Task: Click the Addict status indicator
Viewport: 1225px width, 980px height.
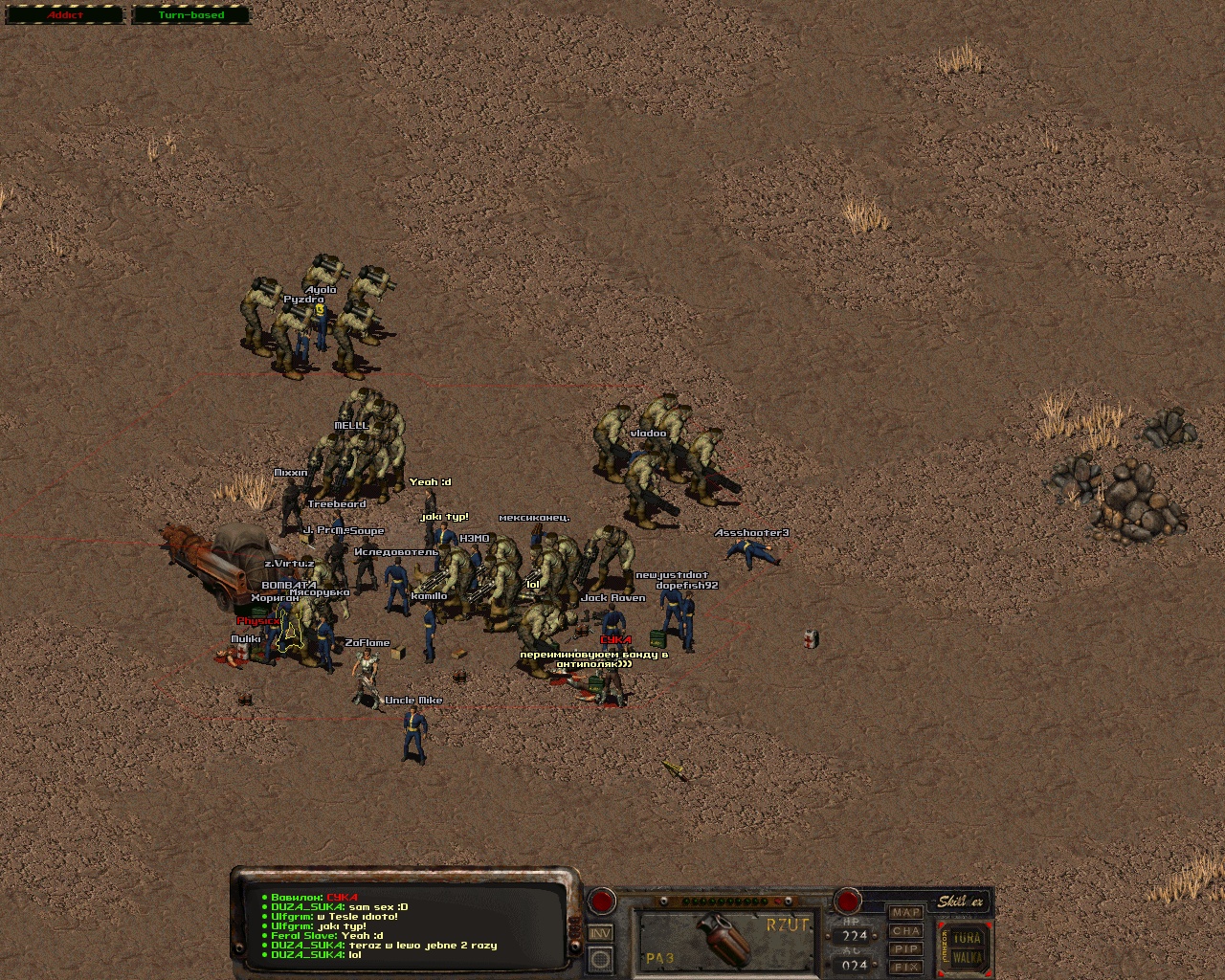Action: pyautogui.click(x=65, y=15)
